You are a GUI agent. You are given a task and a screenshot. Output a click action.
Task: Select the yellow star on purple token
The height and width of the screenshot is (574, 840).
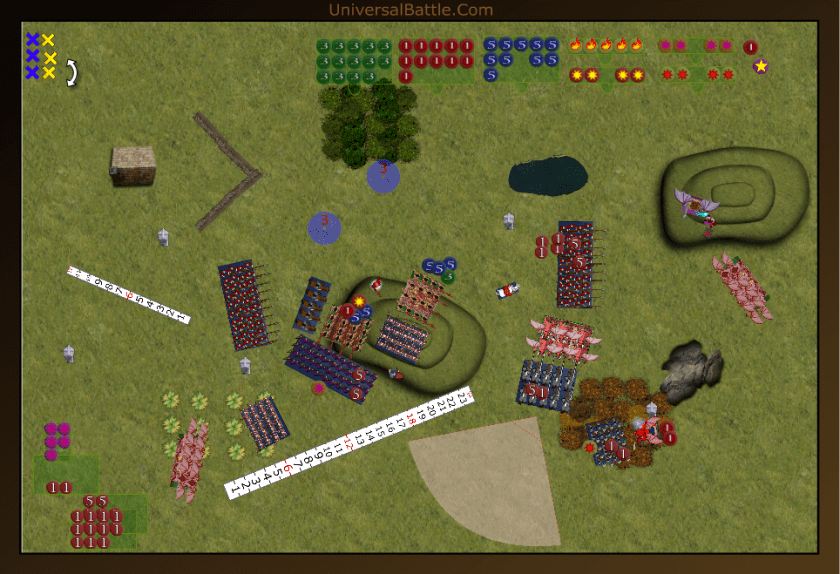pos(761,67)
